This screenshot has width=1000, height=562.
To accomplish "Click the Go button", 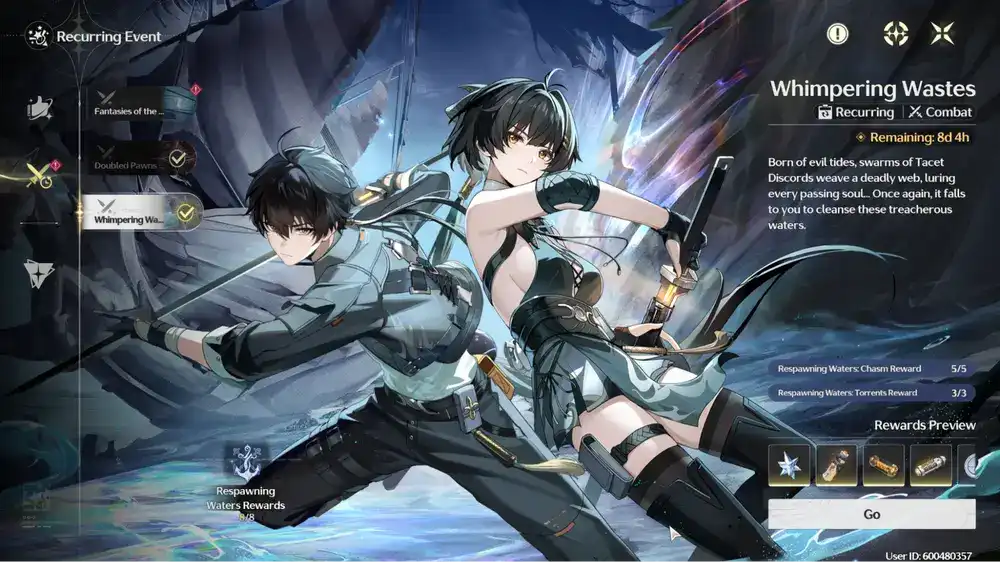I will click(871, 514).
